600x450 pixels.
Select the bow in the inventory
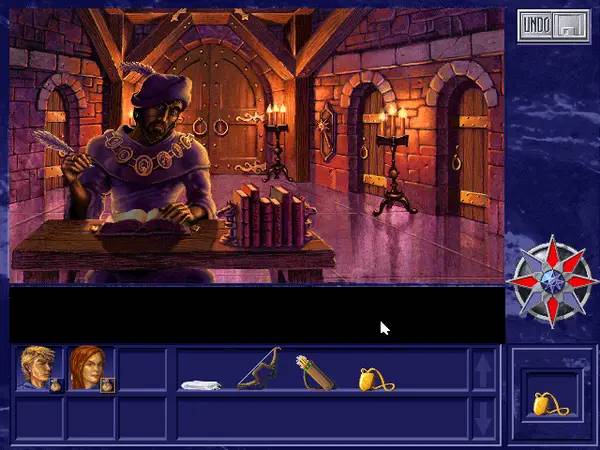click(258, 370)
